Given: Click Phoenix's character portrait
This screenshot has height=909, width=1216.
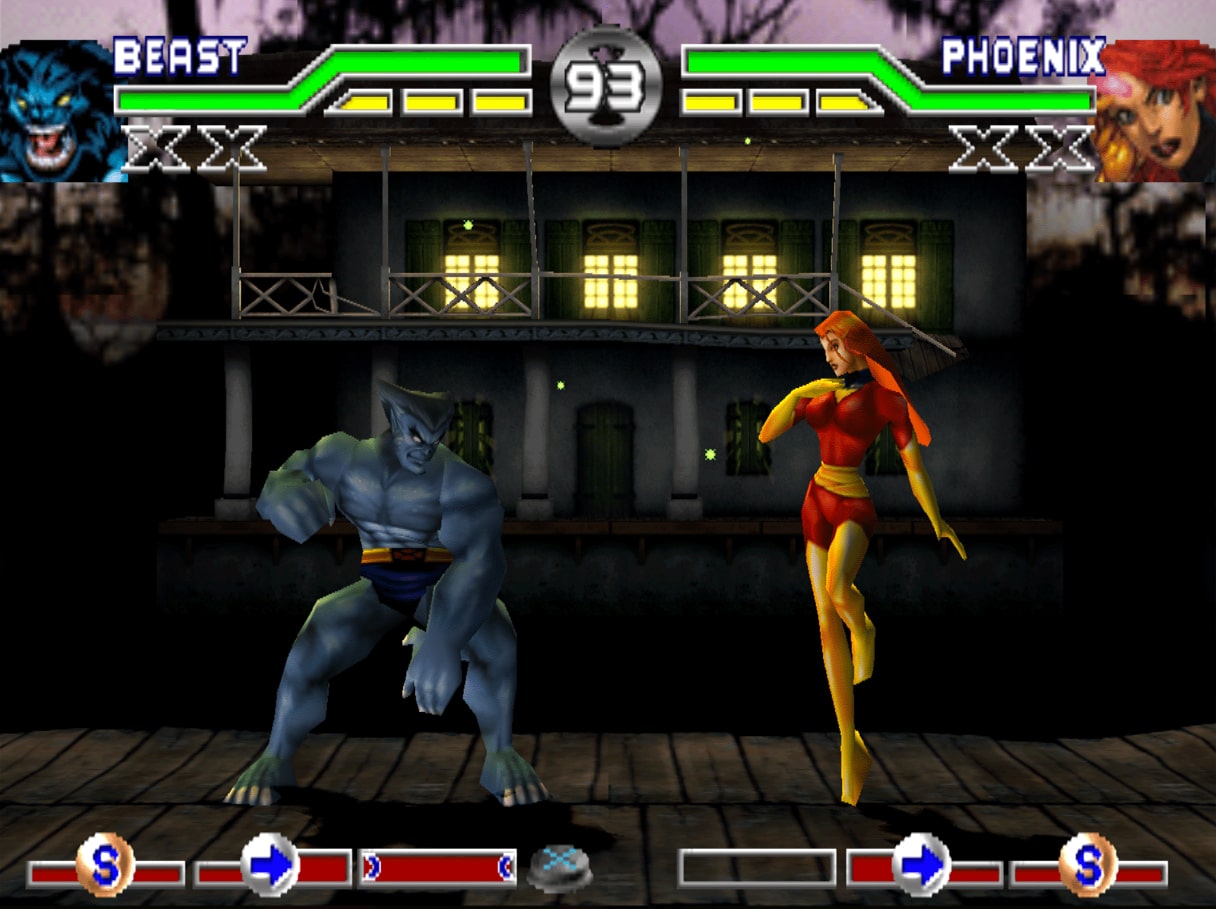Looking at the screenshot, I should [x=1156, y=112].
